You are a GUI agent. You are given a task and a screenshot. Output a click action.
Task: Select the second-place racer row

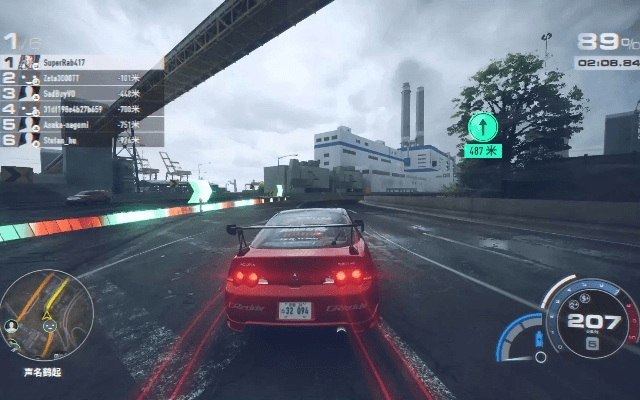point(80,77)
